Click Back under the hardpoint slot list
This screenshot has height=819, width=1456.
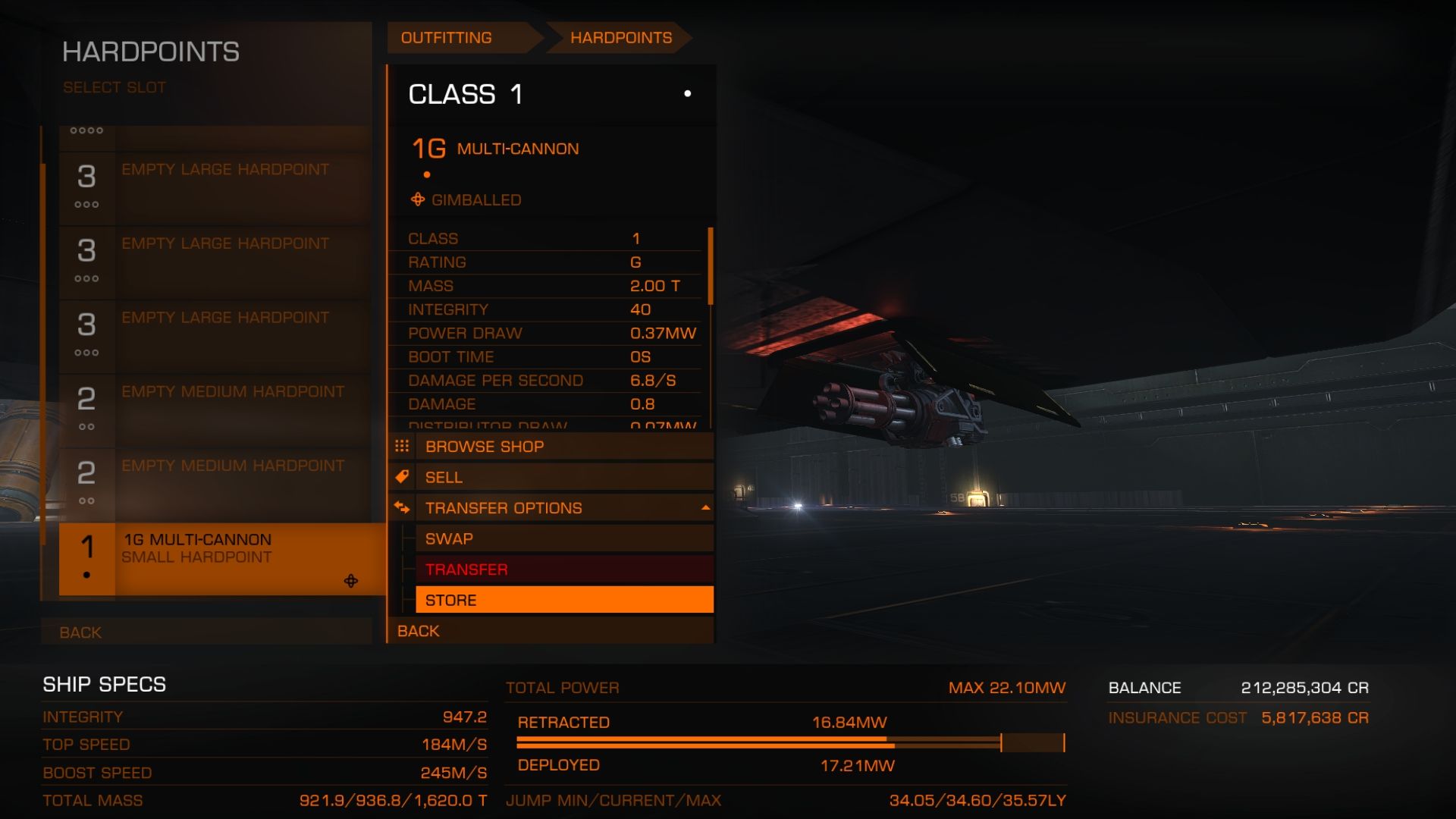pyautogui.click(x=206, y=632)
